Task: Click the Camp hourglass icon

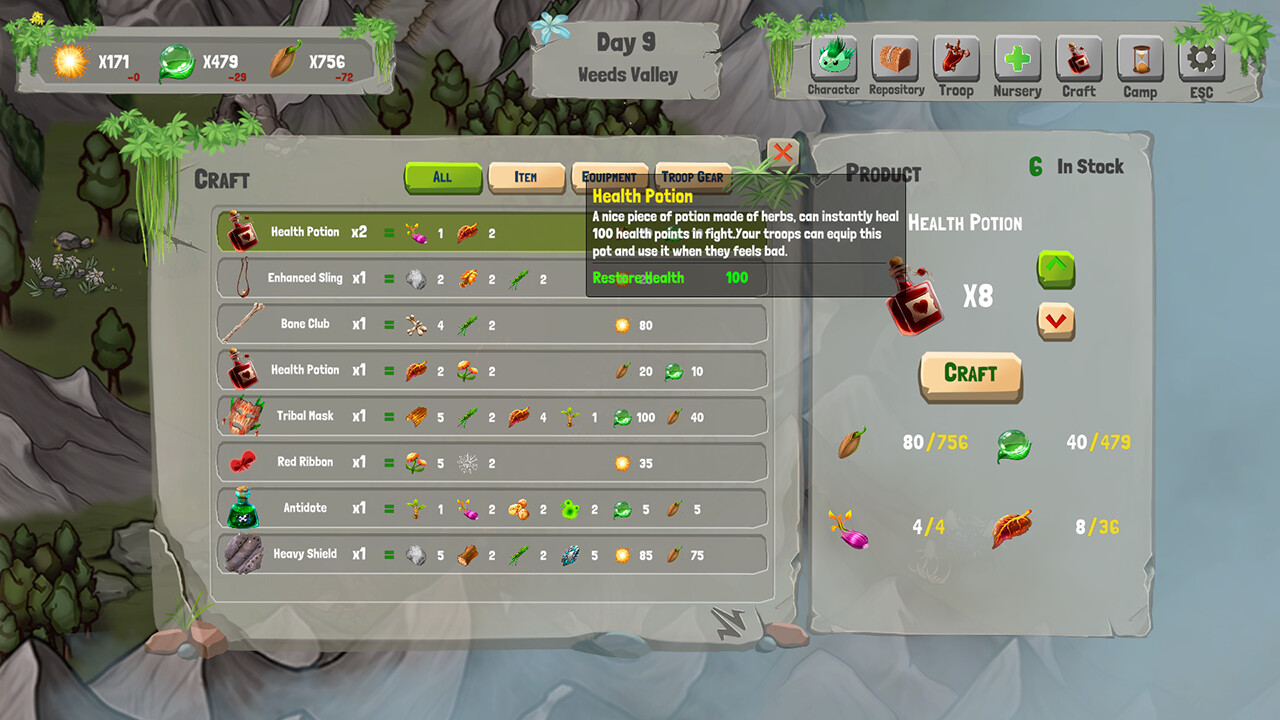Action: pyautogui.click(x=1140, y=62)
